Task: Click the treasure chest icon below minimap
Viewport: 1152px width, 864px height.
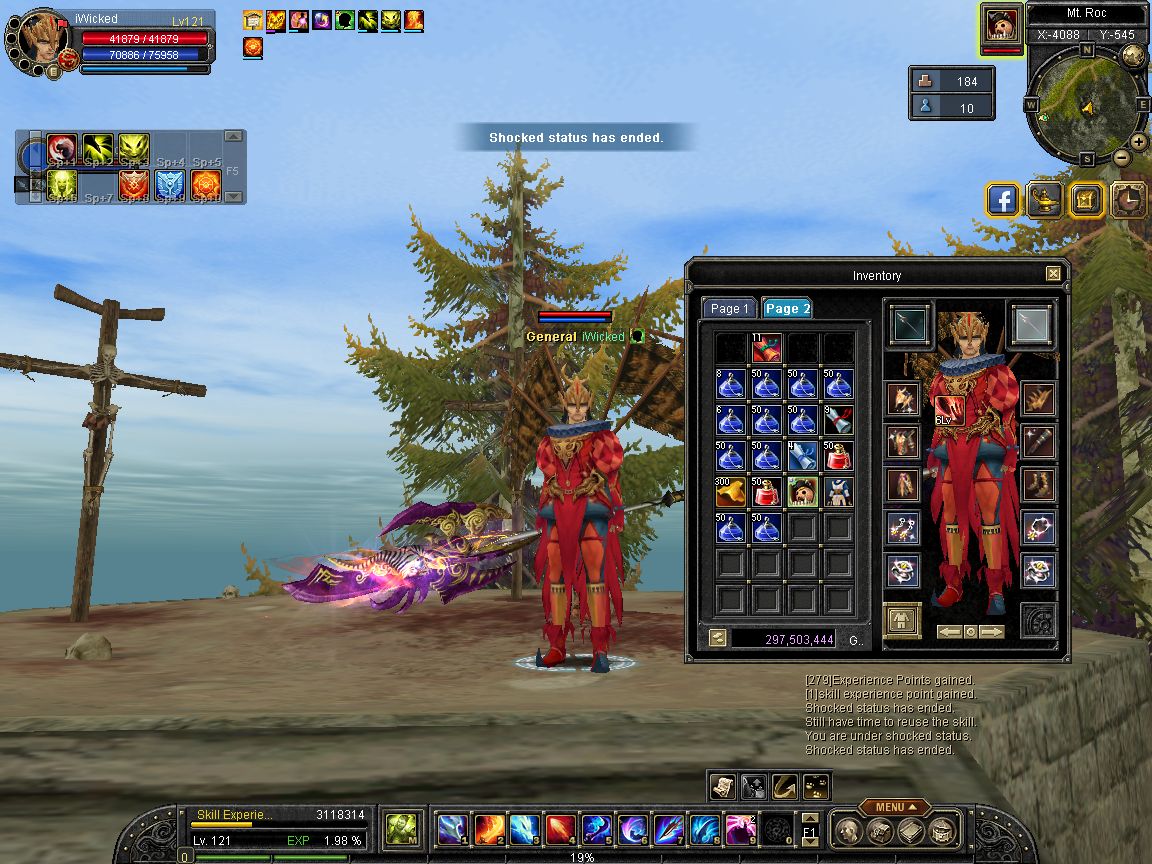Action: pos(1087,200)
